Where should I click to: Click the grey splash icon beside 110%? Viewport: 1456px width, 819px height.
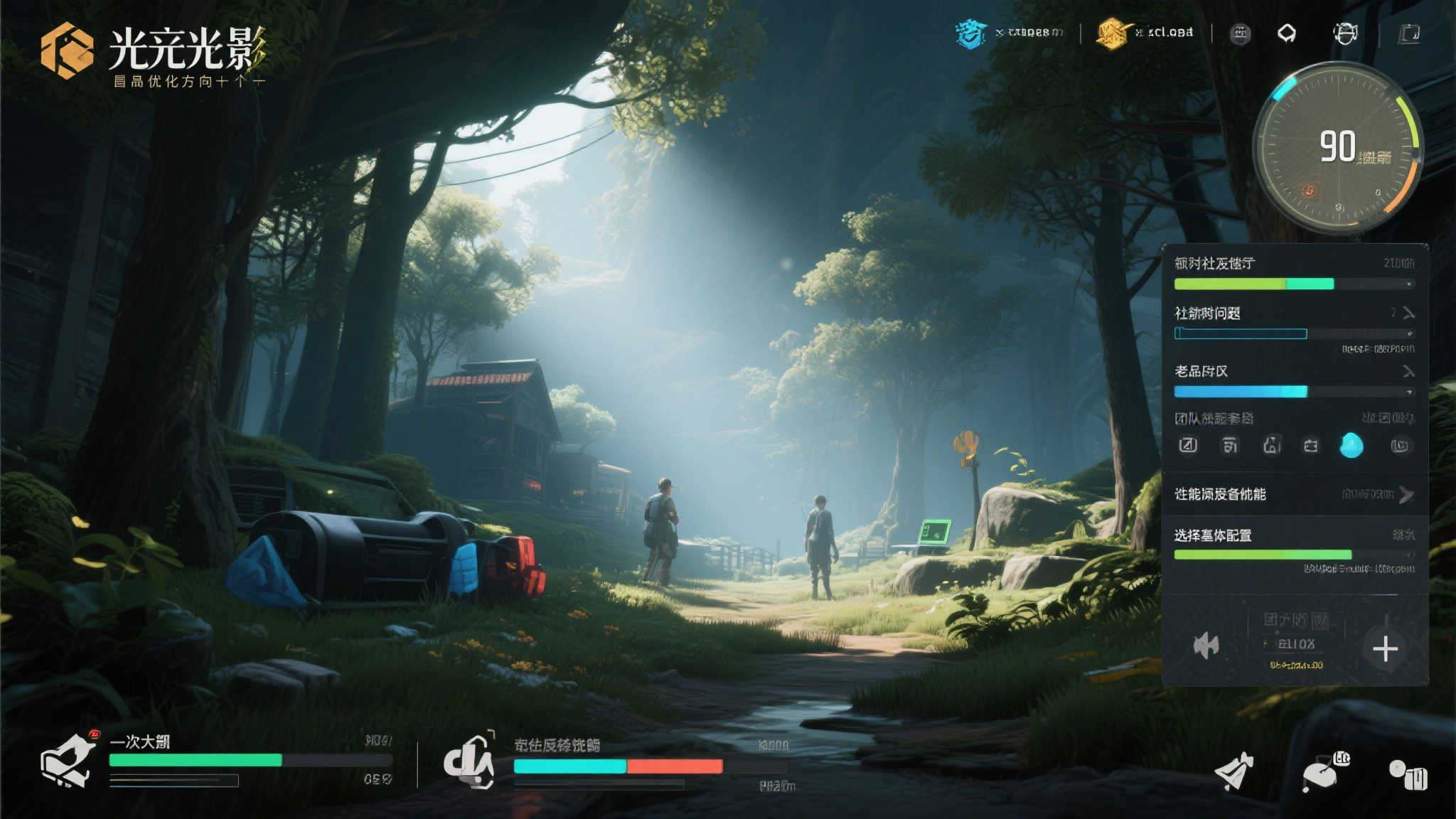(x=1206, y=646)
